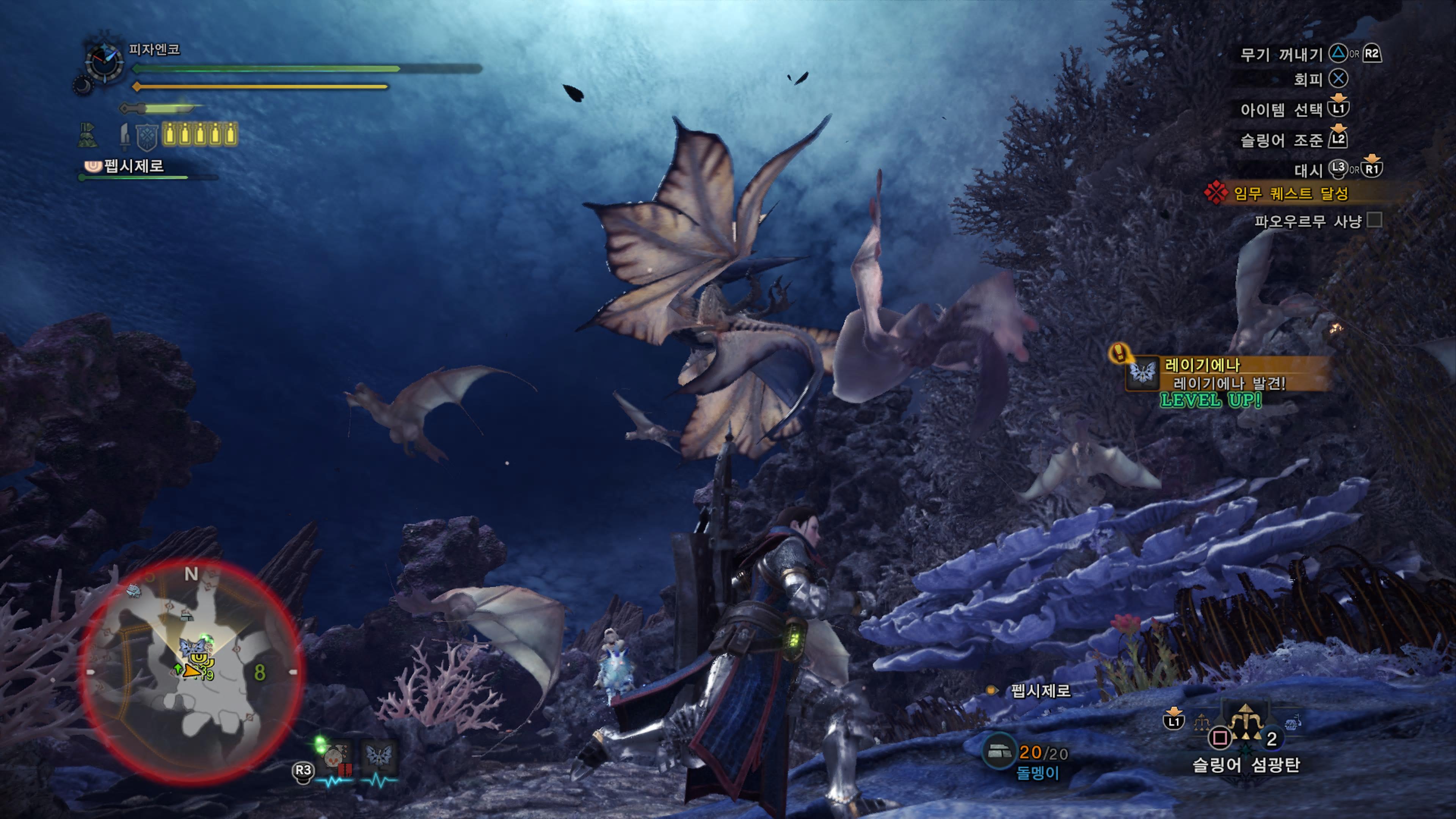
Task: Click the 임무 퀘스트 달성 quest banner
Action: click(x=1290, y=194)
